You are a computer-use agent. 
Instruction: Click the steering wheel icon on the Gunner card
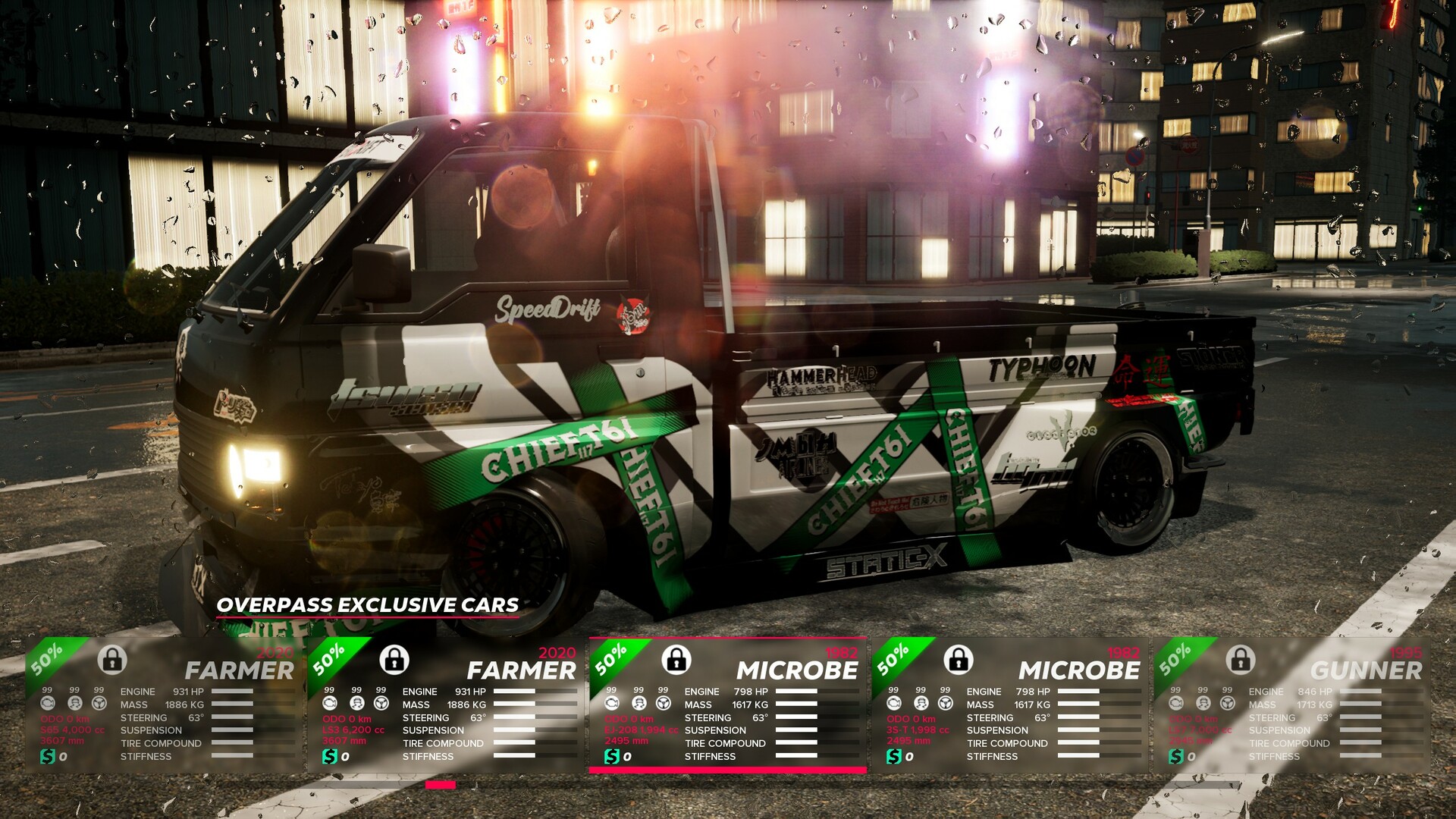pyautogui.click(x=1226, y=702)
